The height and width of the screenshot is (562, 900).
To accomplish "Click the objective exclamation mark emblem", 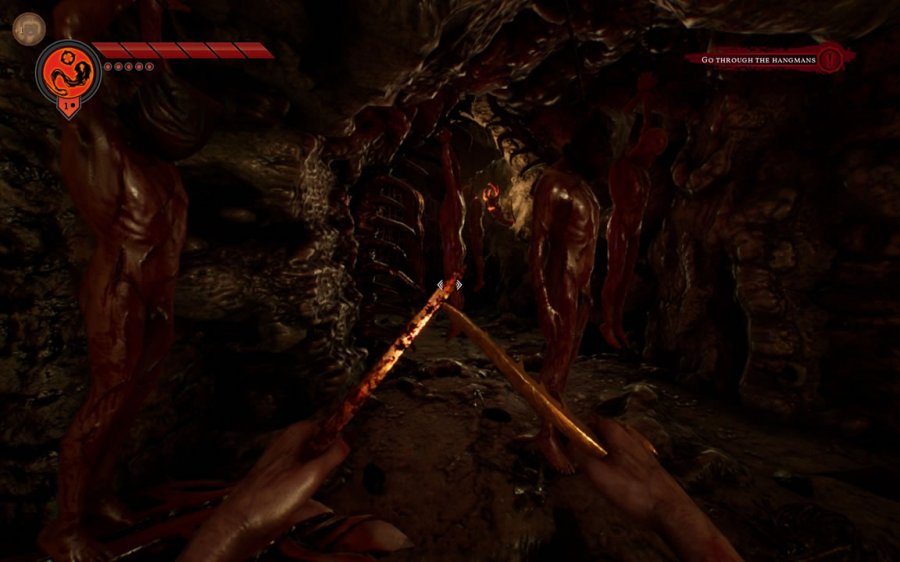I will pyautogui.click(x=831, y=58).
